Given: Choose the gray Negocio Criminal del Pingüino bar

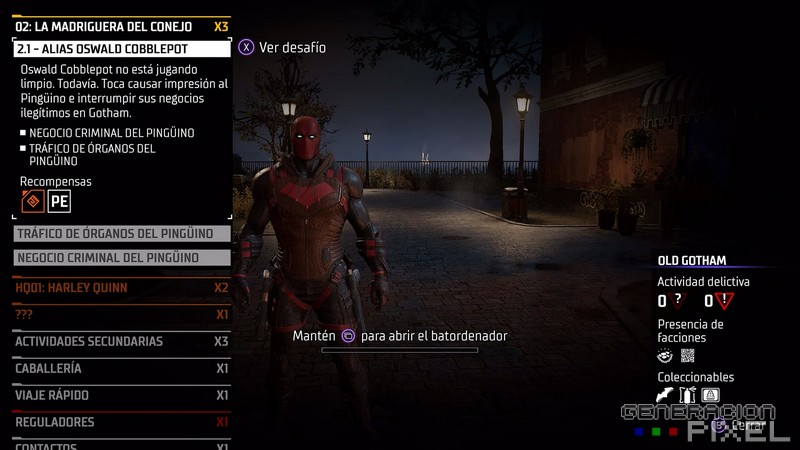Looking at the screenshot, I should (x=122, y=258).
